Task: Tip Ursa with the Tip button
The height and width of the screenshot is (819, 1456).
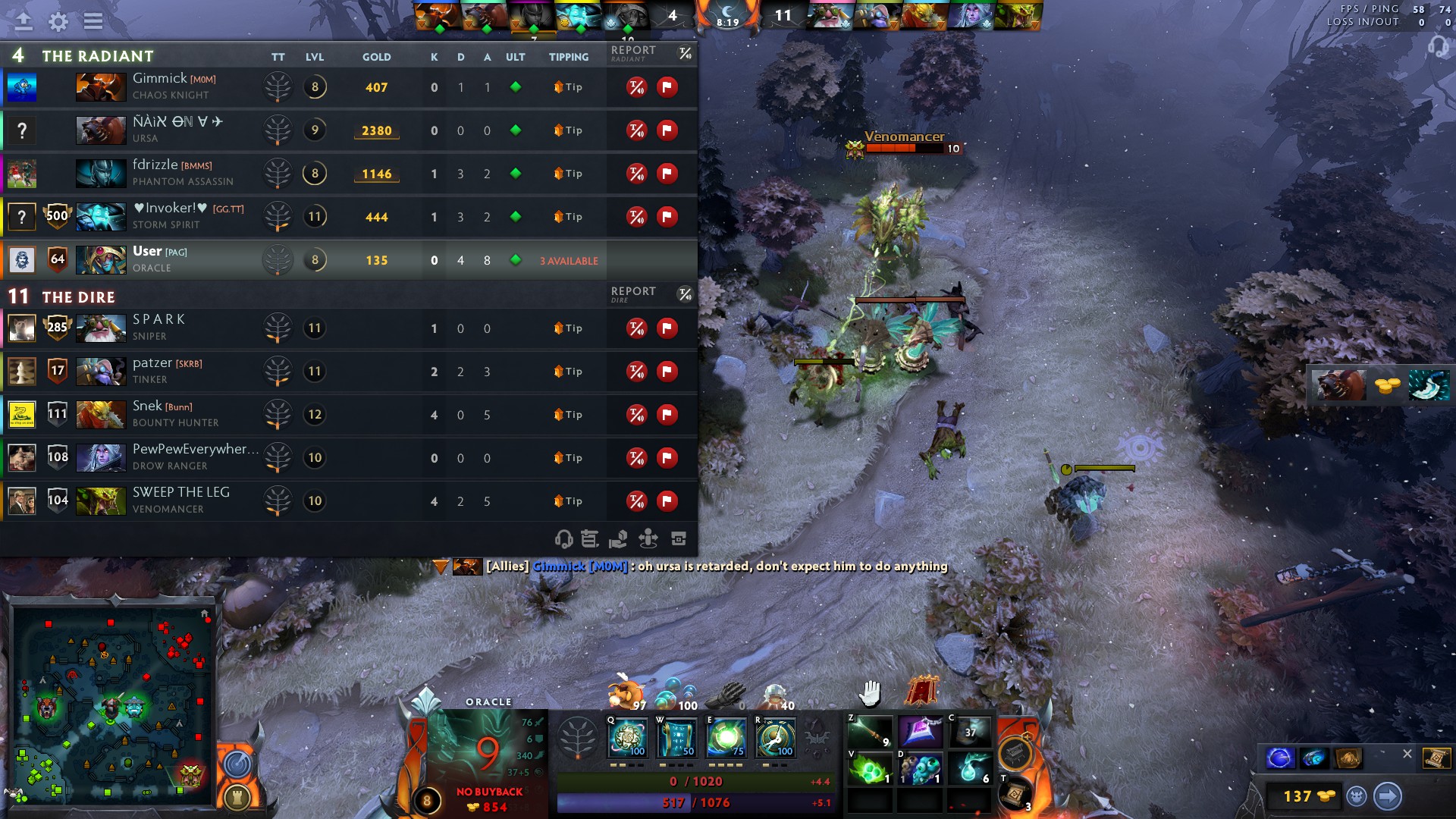Action: point(567,130)
